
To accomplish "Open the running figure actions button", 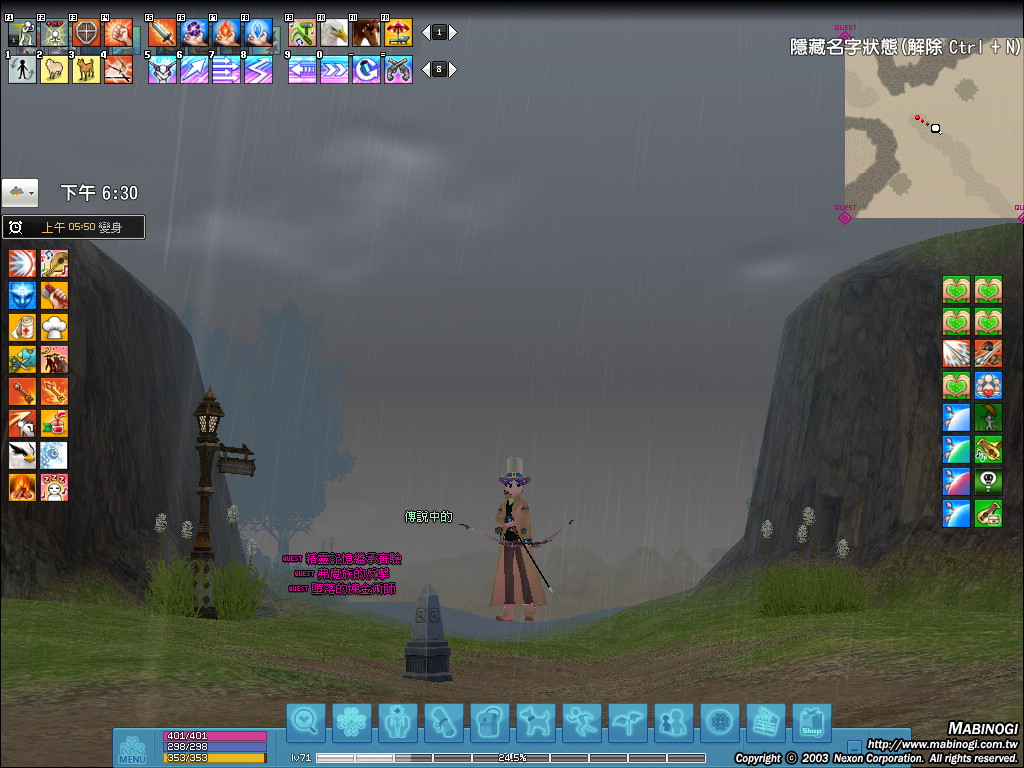I will (x=581, y=722).
